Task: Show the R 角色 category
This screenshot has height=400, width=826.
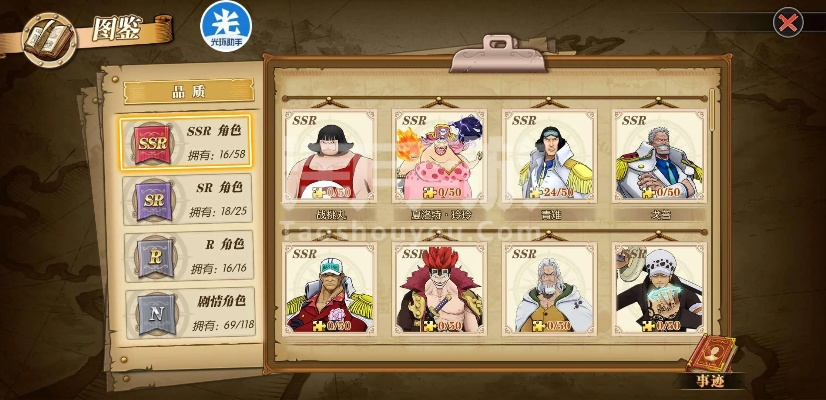Action: (x=185, y=255)
